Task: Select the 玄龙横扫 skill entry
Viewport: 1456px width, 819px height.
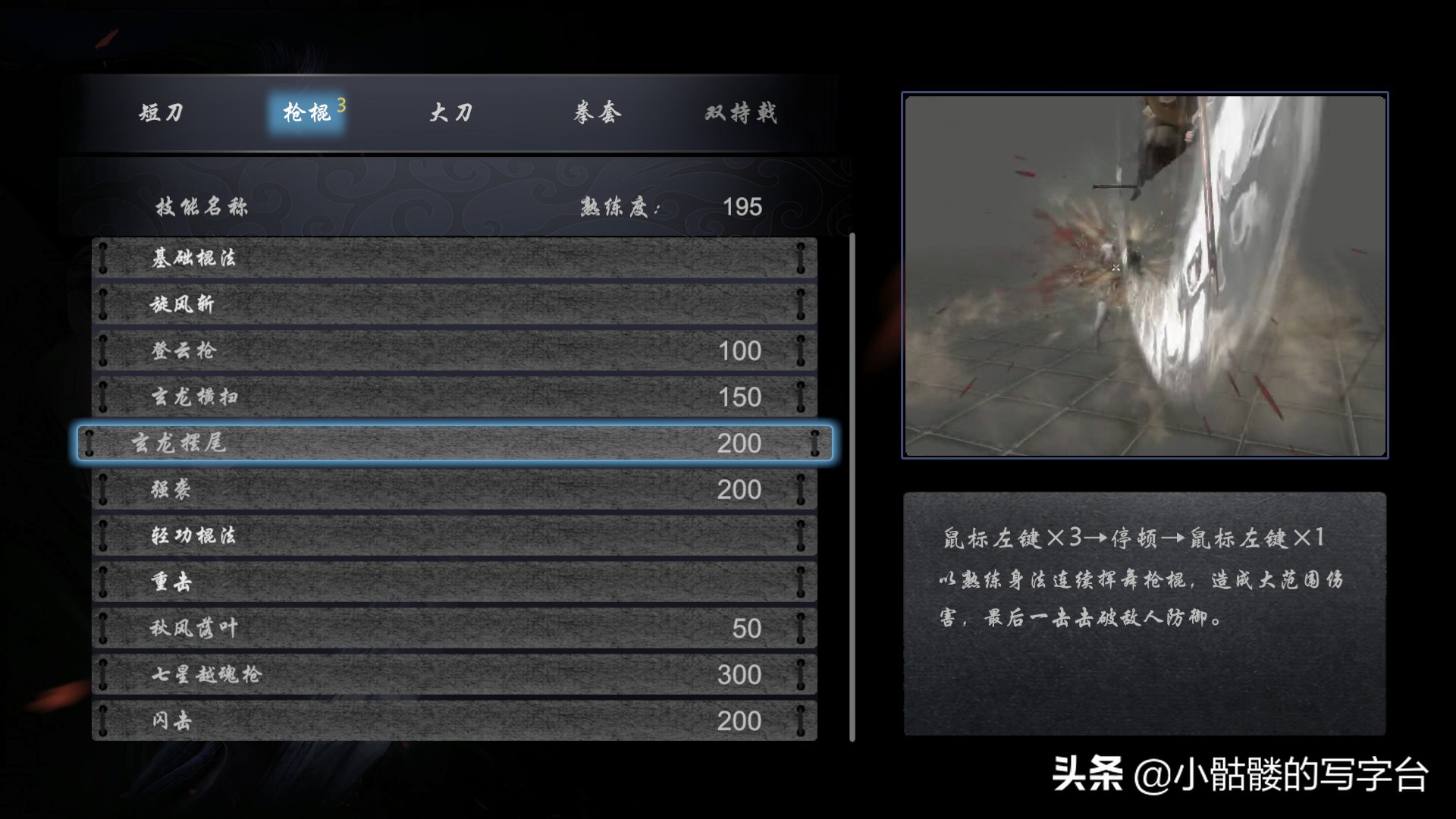Action: pos(455,397)
